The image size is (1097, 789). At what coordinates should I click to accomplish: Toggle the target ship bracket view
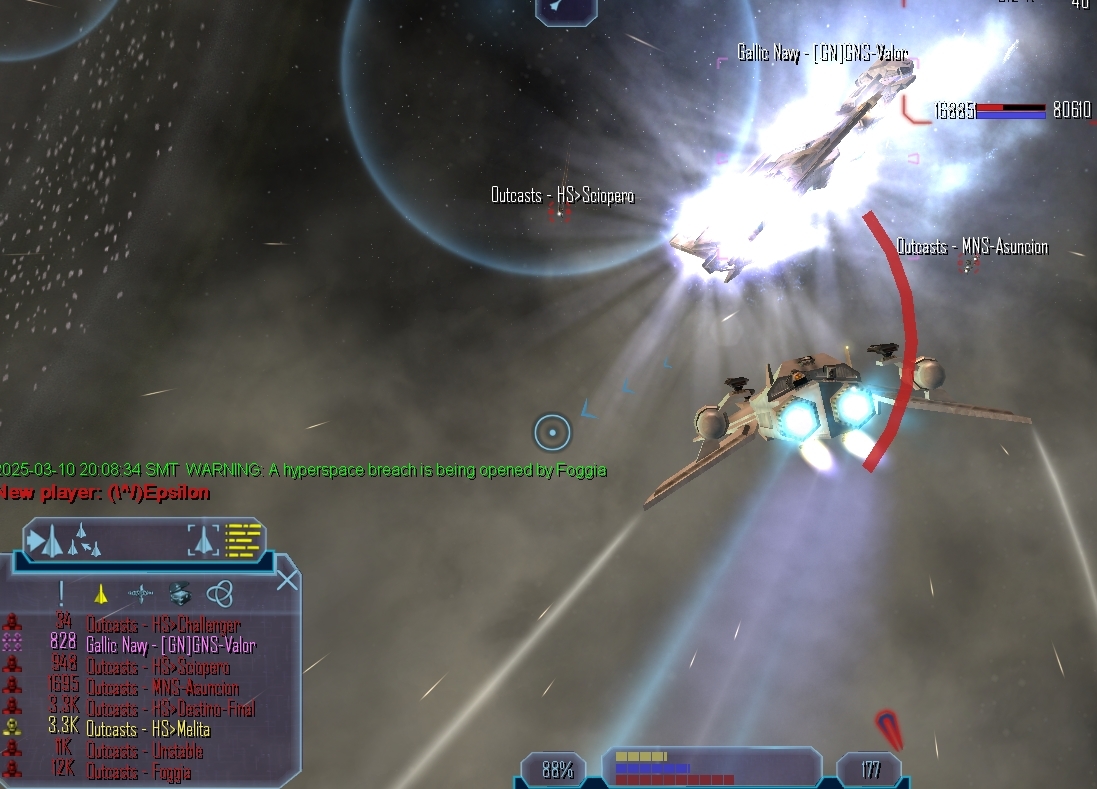tap(203, 540)
